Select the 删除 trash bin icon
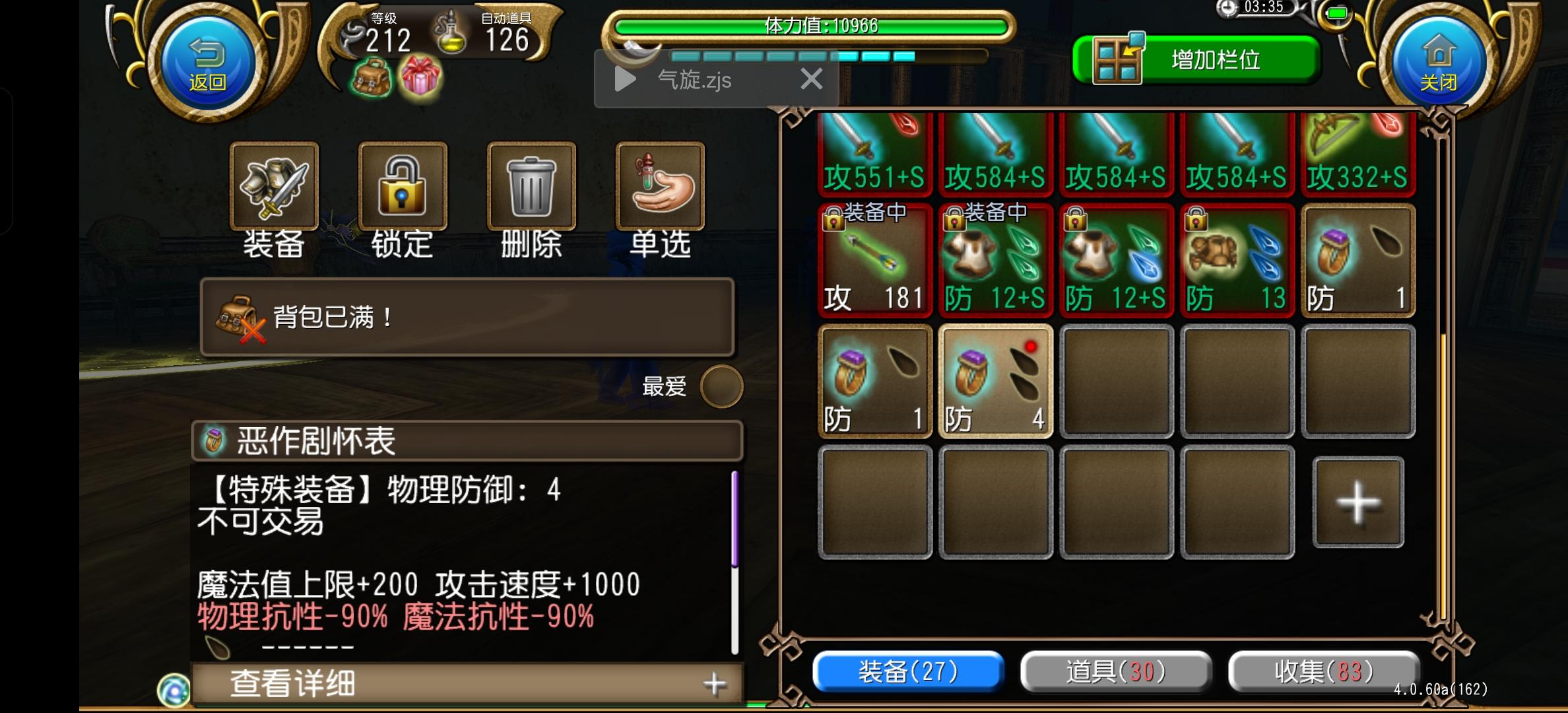 (x=531, y=187)
